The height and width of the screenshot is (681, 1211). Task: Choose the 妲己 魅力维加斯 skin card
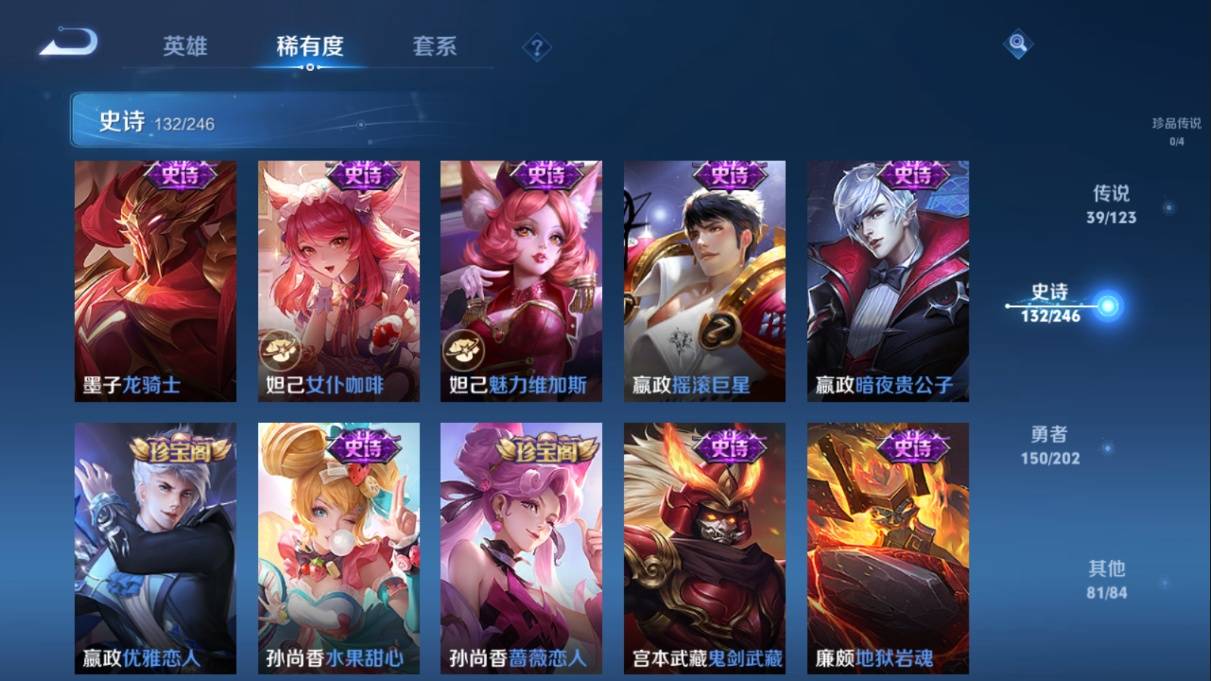[x=521, y=281]
